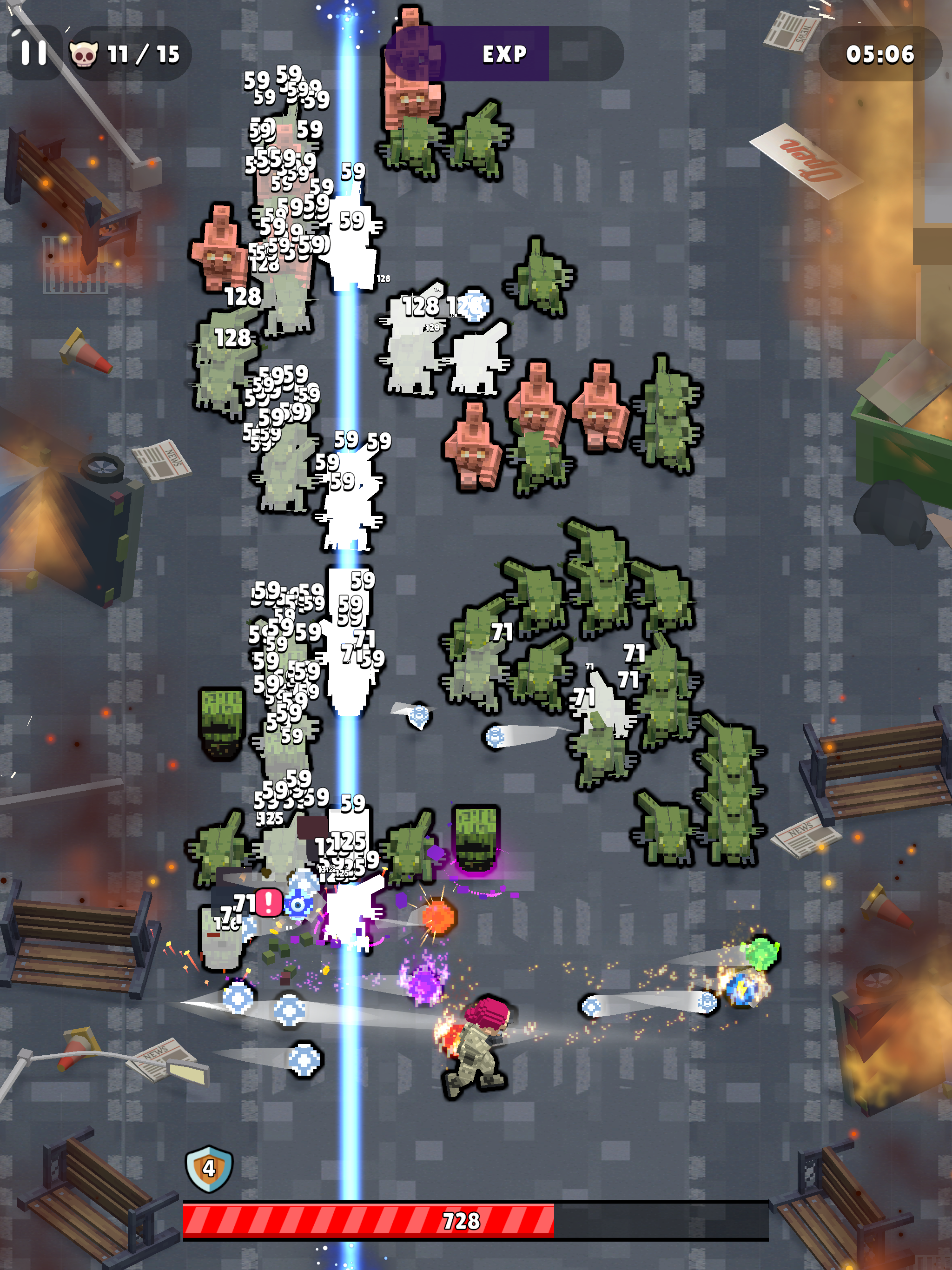
Task: Open the EXP bar at the top
Action: click(x=503, y=54)
